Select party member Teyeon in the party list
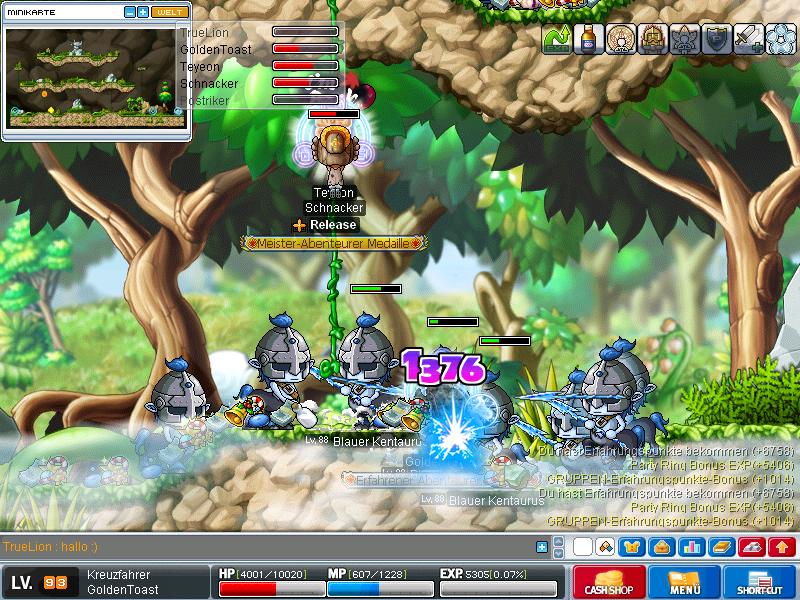800x600 pixels. (x=200, y=66)
